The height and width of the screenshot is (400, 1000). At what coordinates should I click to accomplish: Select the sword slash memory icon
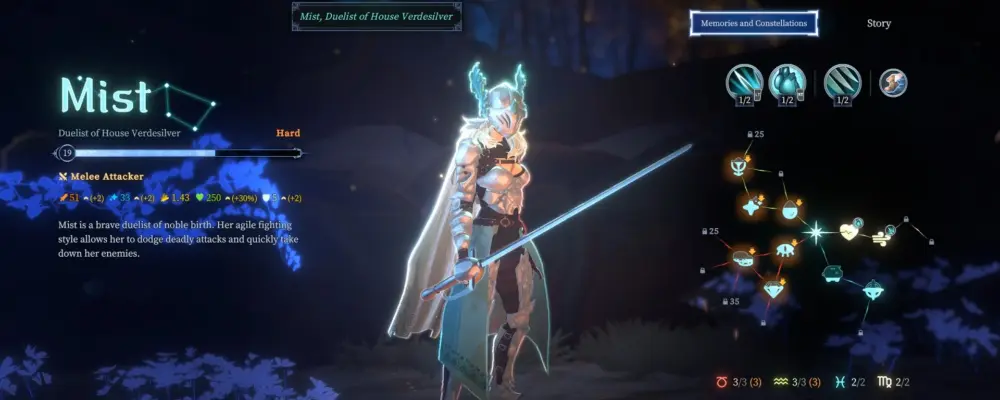(x=744, y=82)
